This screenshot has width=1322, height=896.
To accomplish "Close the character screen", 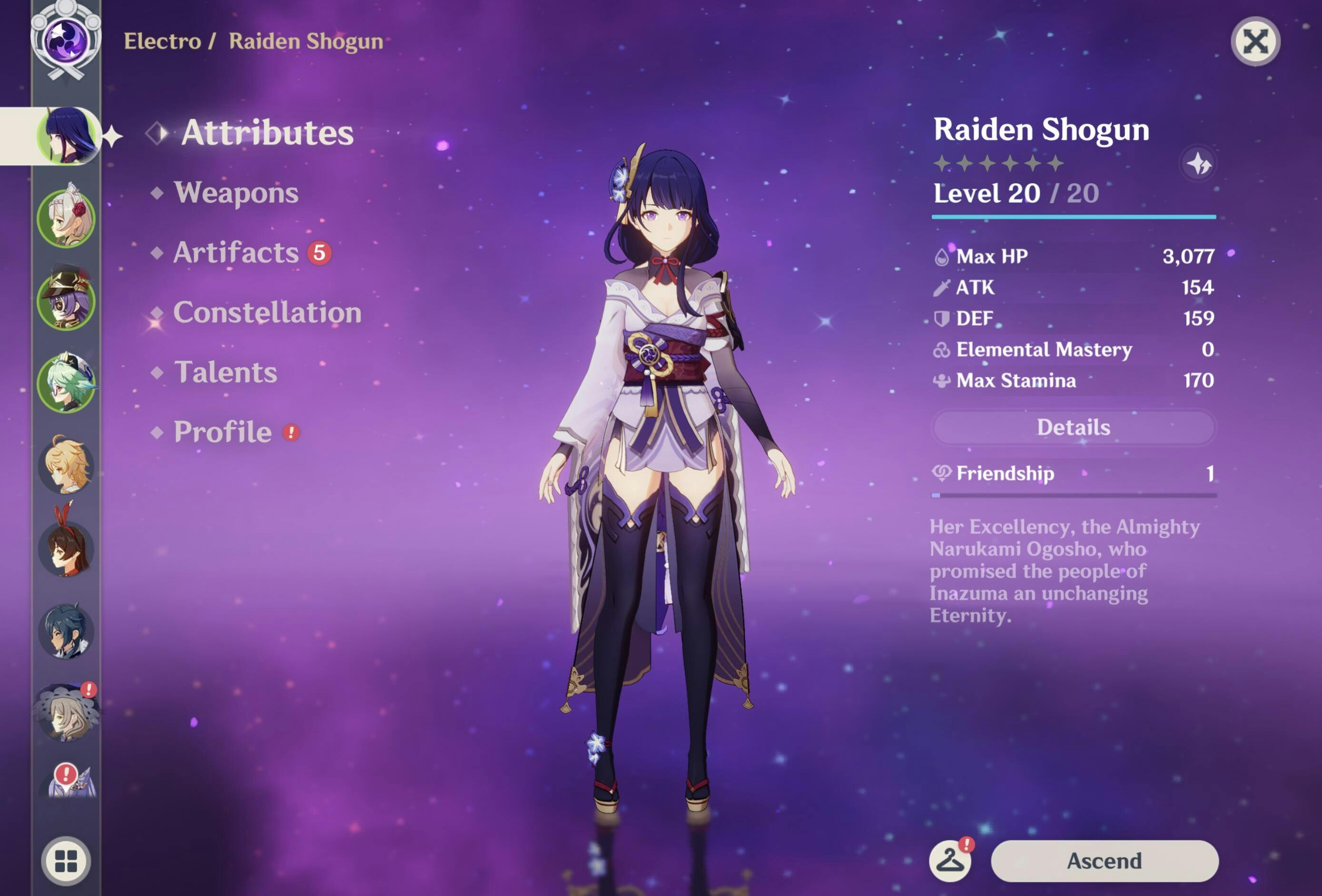I will [1255, 41].
